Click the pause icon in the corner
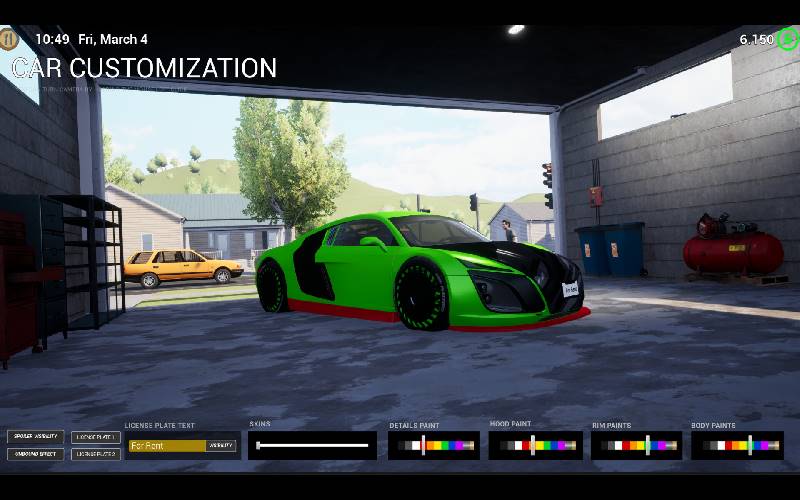Screen dimensions: 800x500 tap(9, 39)
